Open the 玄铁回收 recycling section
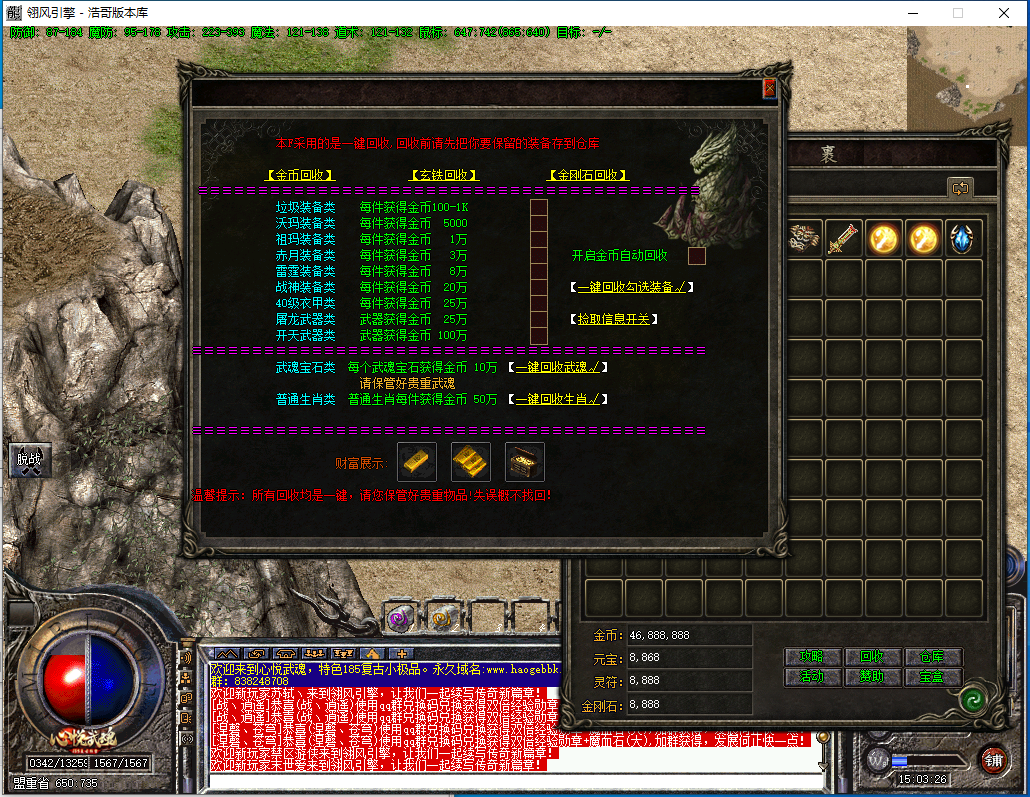The height and width of the screenshot is (797, 1030). pos(444,175)
